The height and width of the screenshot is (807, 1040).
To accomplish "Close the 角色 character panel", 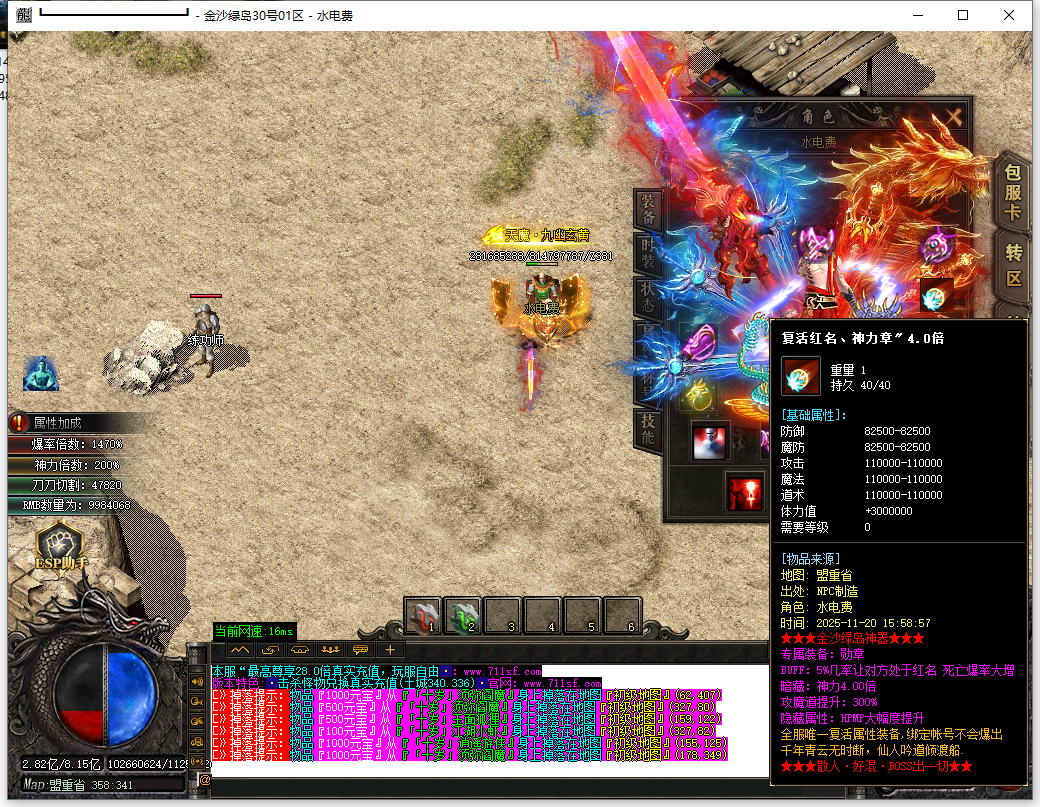I will click(954, 116).
